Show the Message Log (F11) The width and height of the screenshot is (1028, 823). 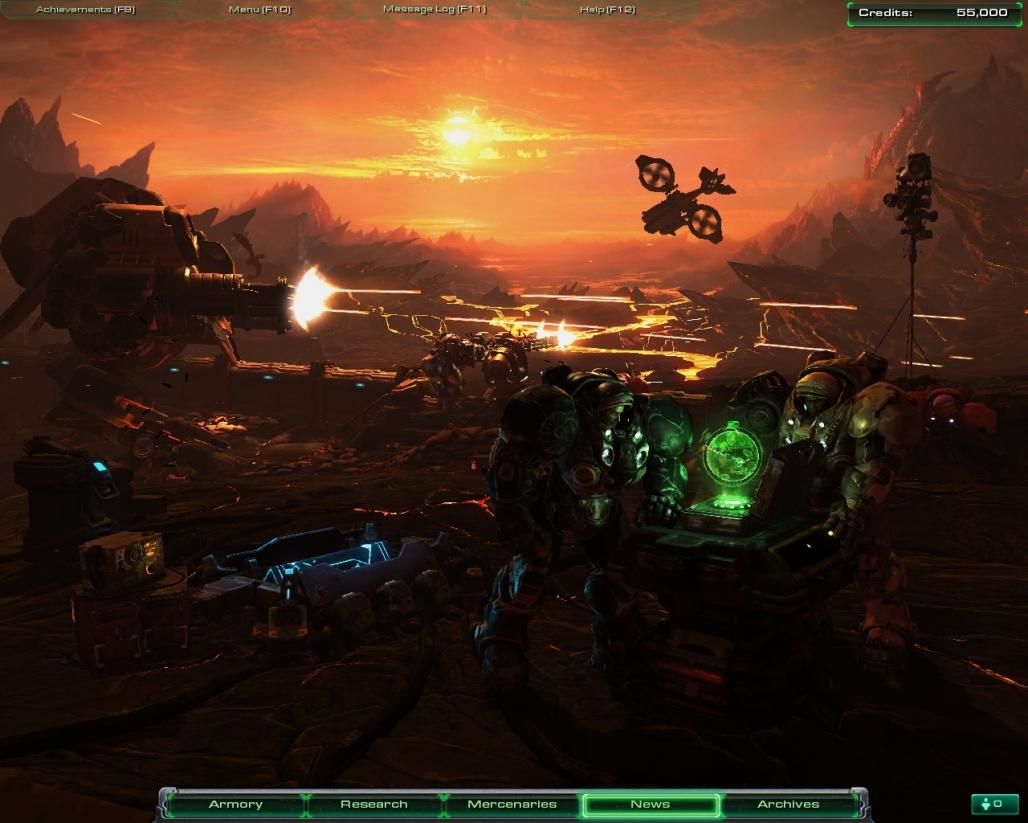[433, 10]
